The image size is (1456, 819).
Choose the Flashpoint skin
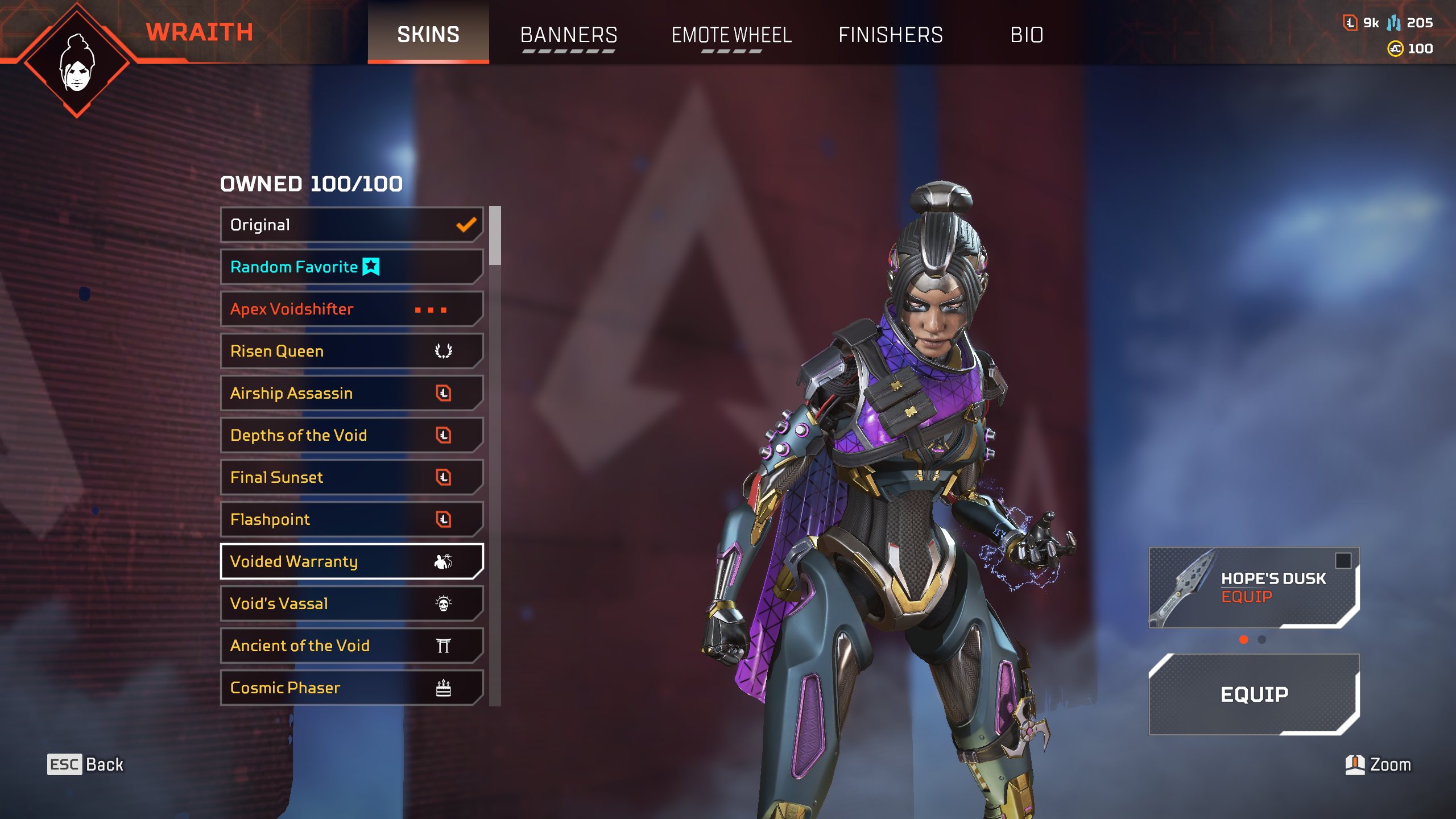coord(351,520)
